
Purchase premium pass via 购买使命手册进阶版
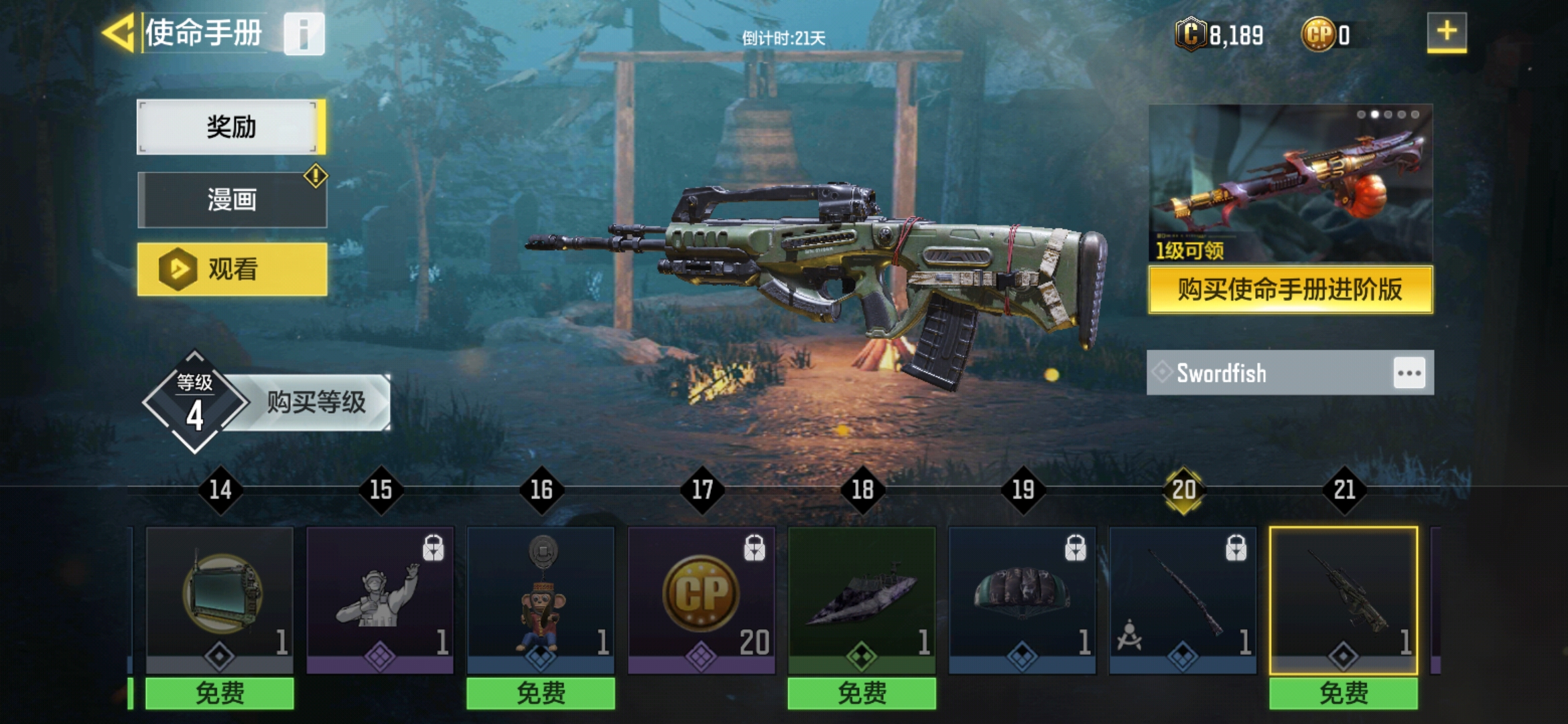tap(1290, 290)
